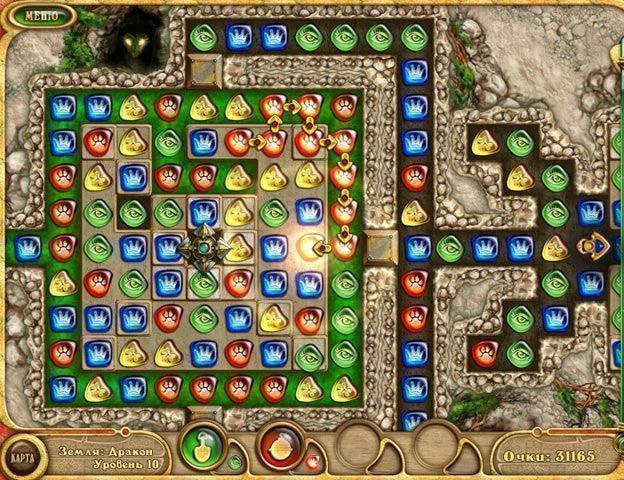Select the spiked compass artifact on the board
The height and width of the screenshot is (480, 624).
pyautogui.click(x=204, y=247)
